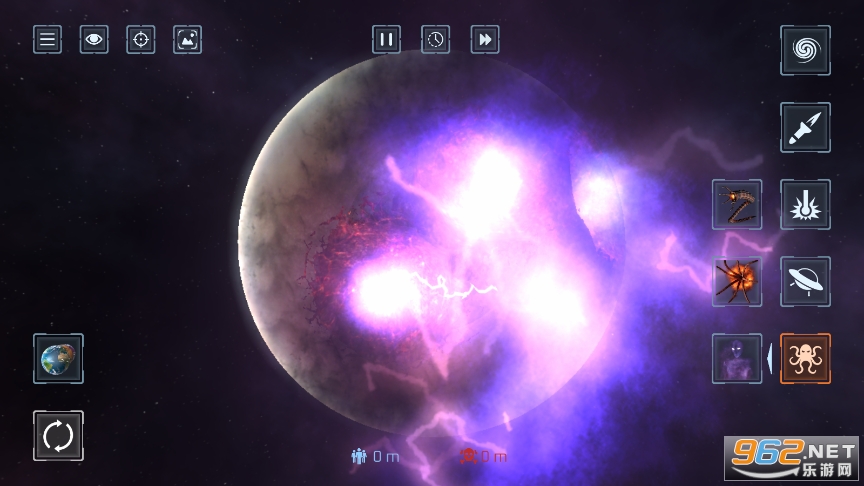Choose the UFO flying saucer weapon

805,281
